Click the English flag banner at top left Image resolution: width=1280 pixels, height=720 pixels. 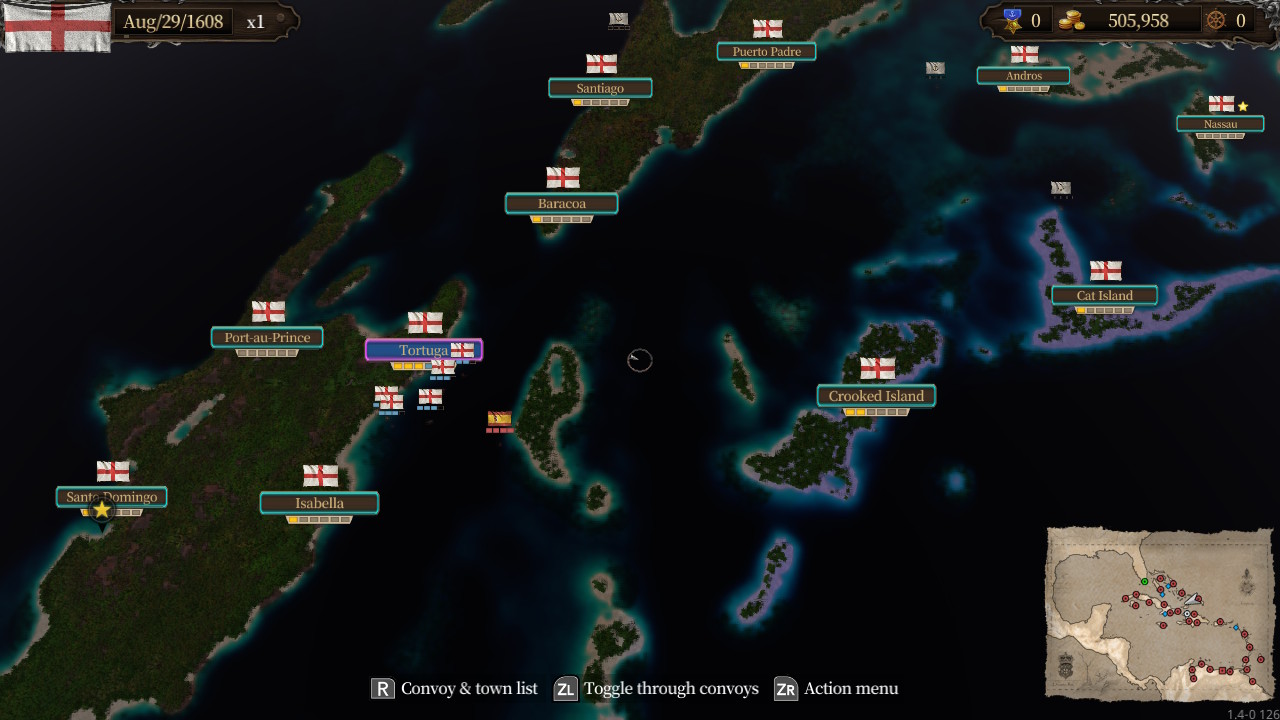pyautogui.click(x=57, y=25)
